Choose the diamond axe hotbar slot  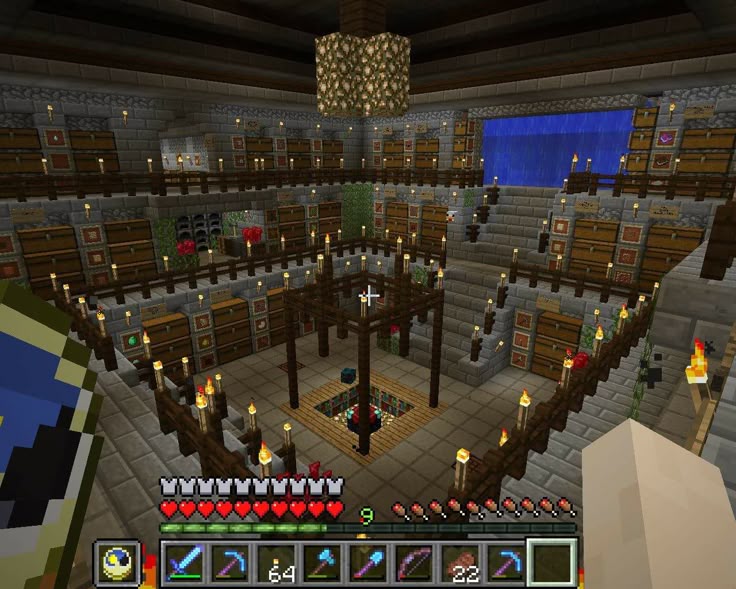tap(322, 563)
